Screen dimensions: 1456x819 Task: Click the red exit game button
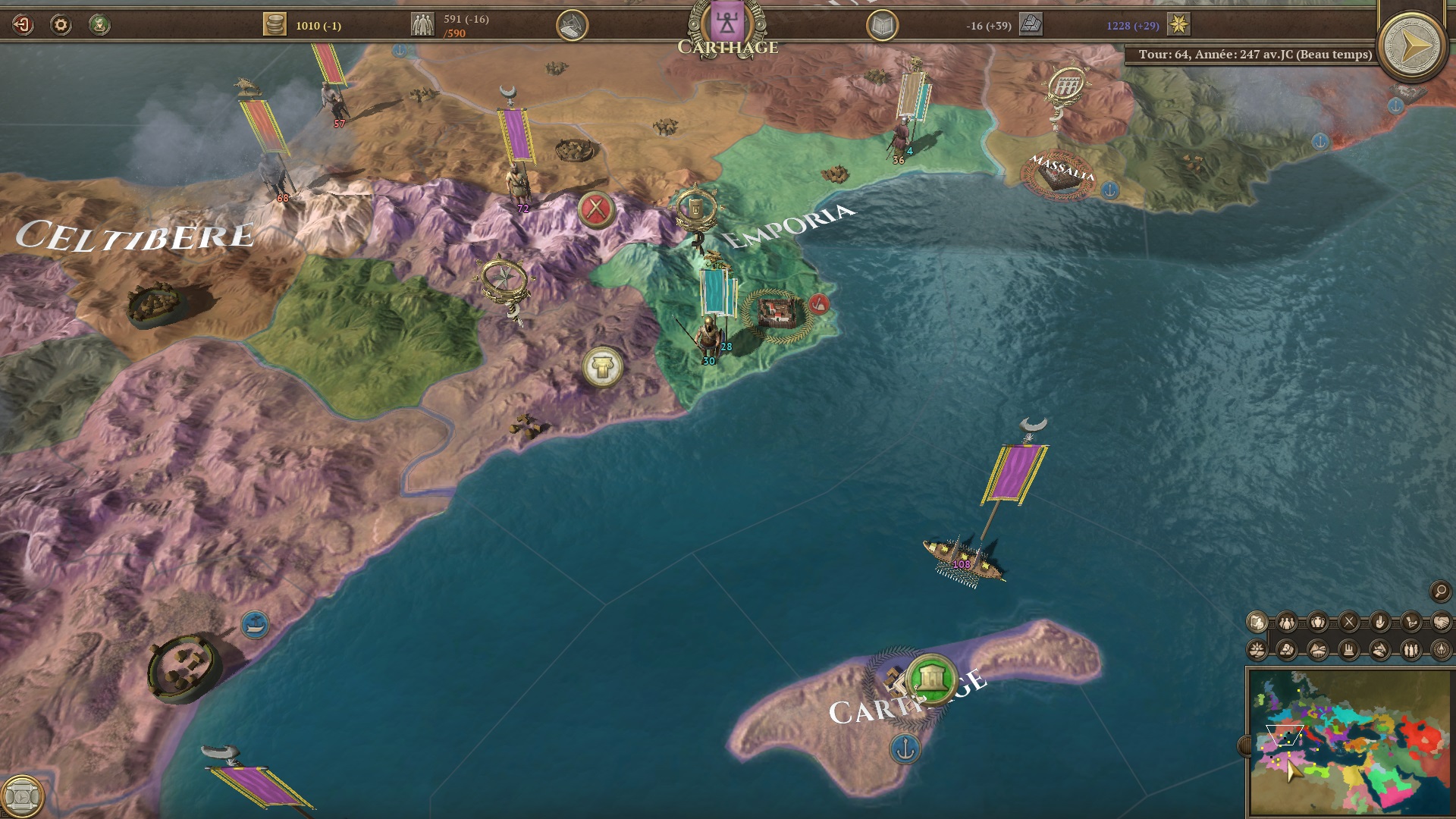pos(23,25)
